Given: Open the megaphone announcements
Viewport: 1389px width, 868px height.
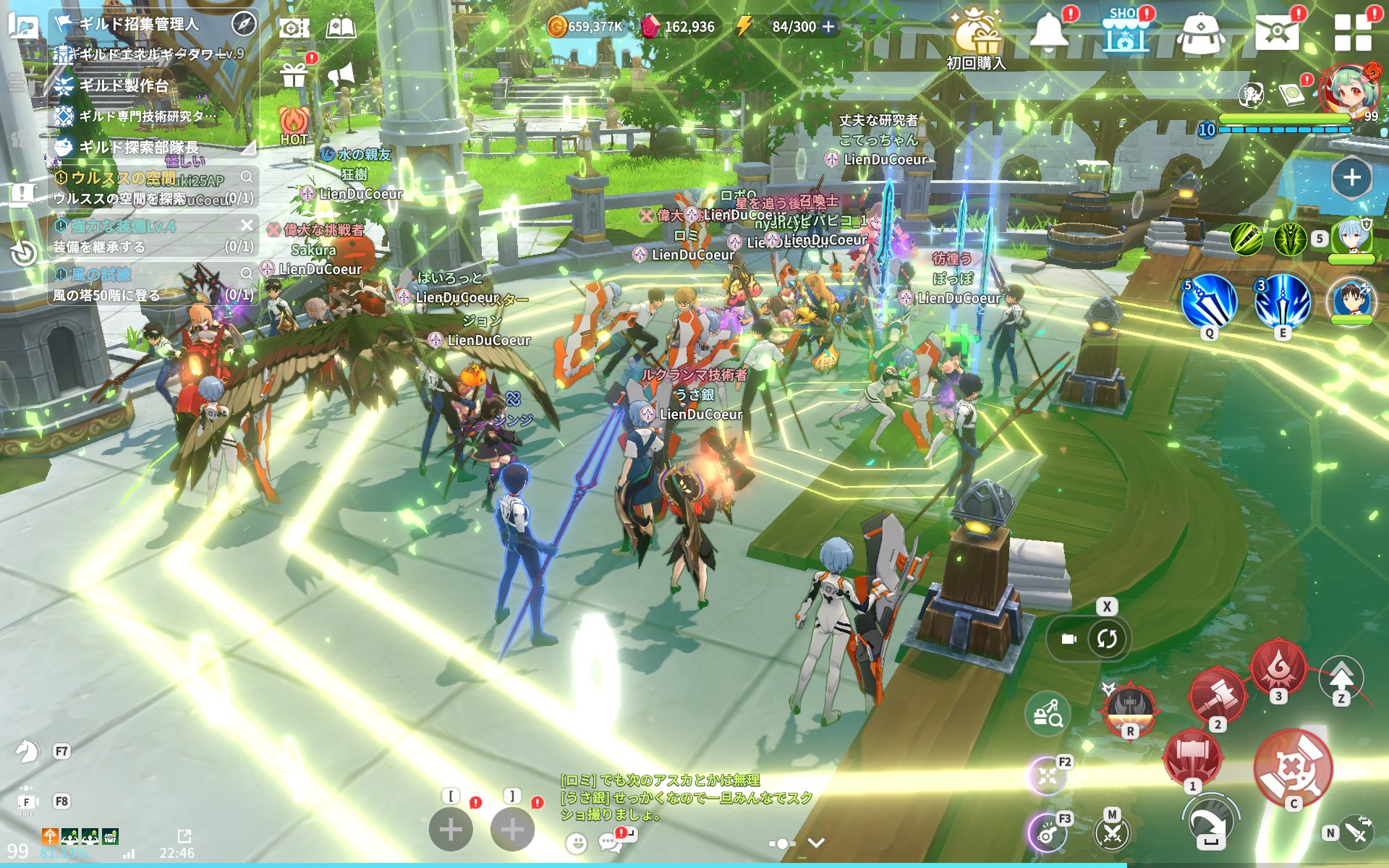Looking at the screenshot, I should (x=341, y=75).
